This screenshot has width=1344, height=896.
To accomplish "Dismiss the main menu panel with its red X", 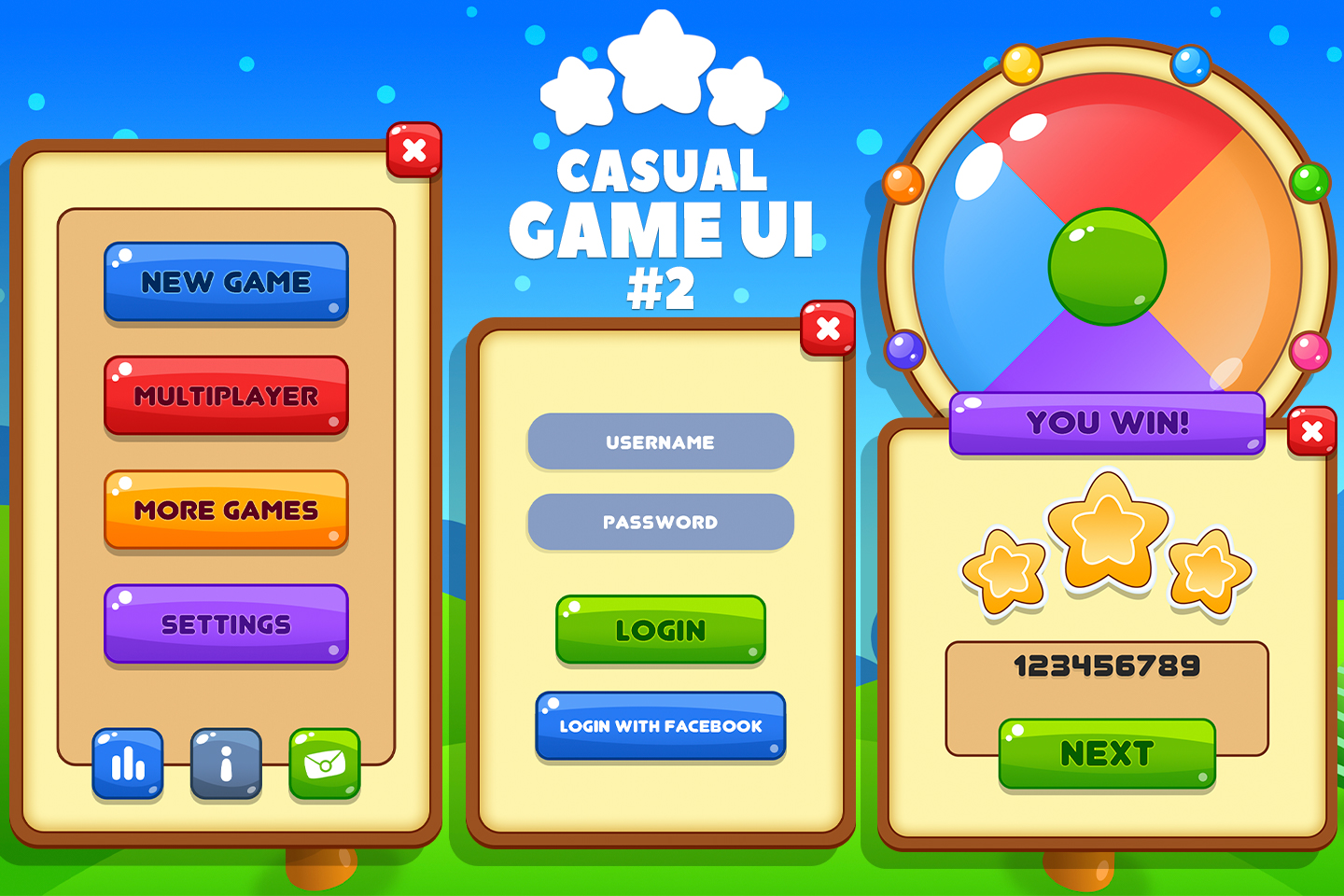I will 414,149.
